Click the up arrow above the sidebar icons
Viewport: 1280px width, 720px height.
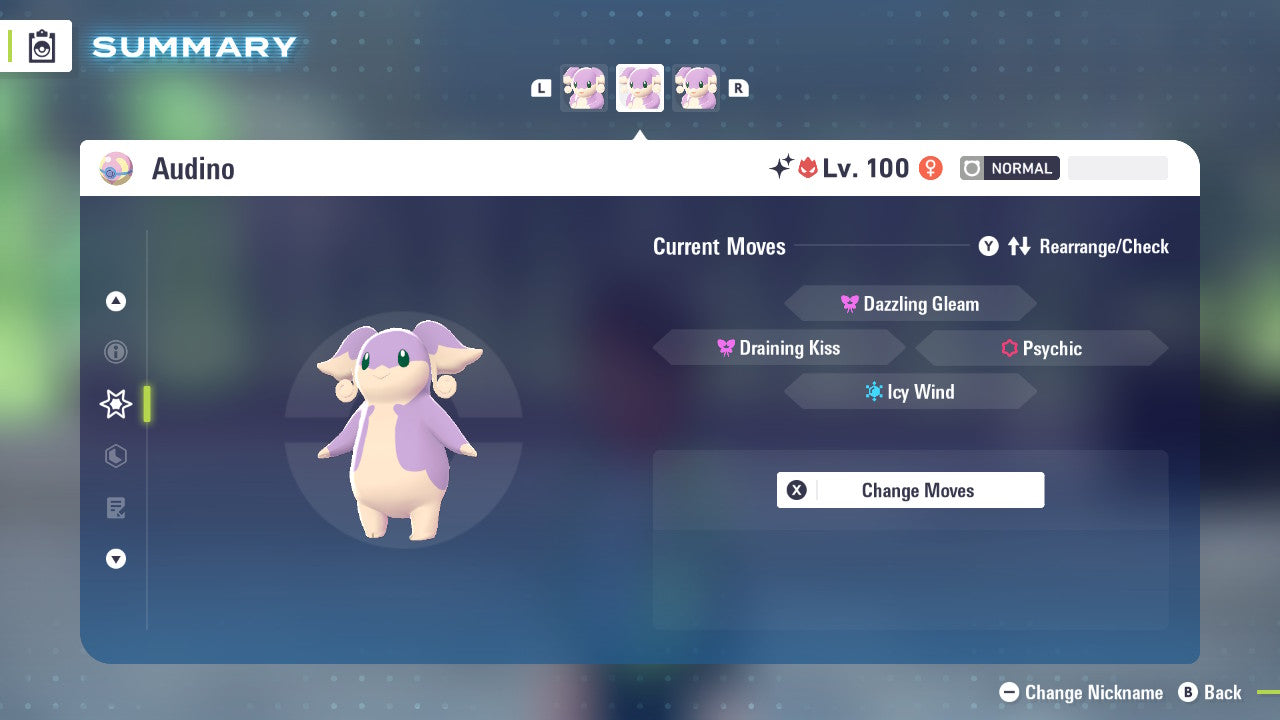pyautogui.click(x=115, y=300)
